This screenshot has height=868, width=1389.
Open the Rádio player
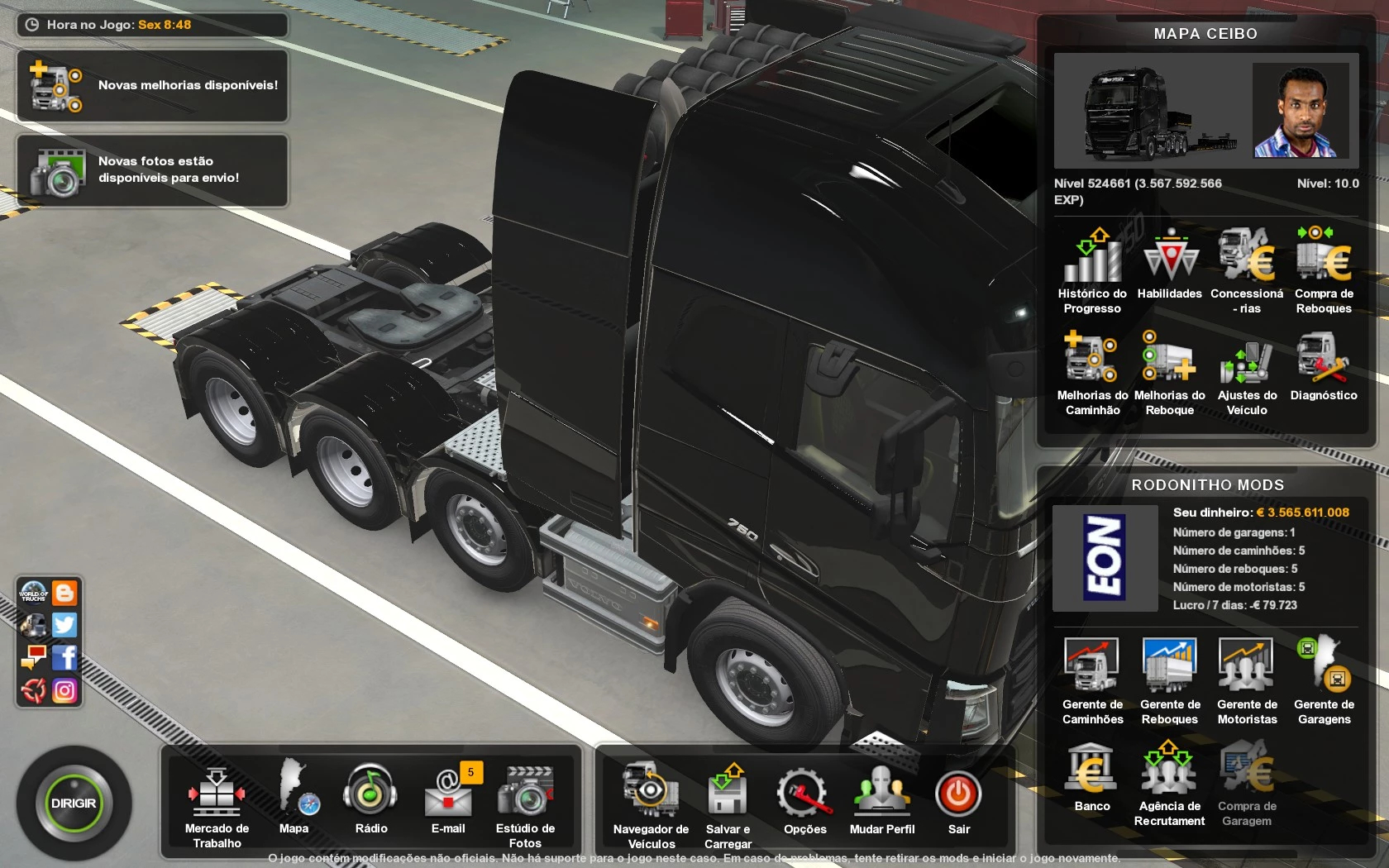(x=371, y=798)
